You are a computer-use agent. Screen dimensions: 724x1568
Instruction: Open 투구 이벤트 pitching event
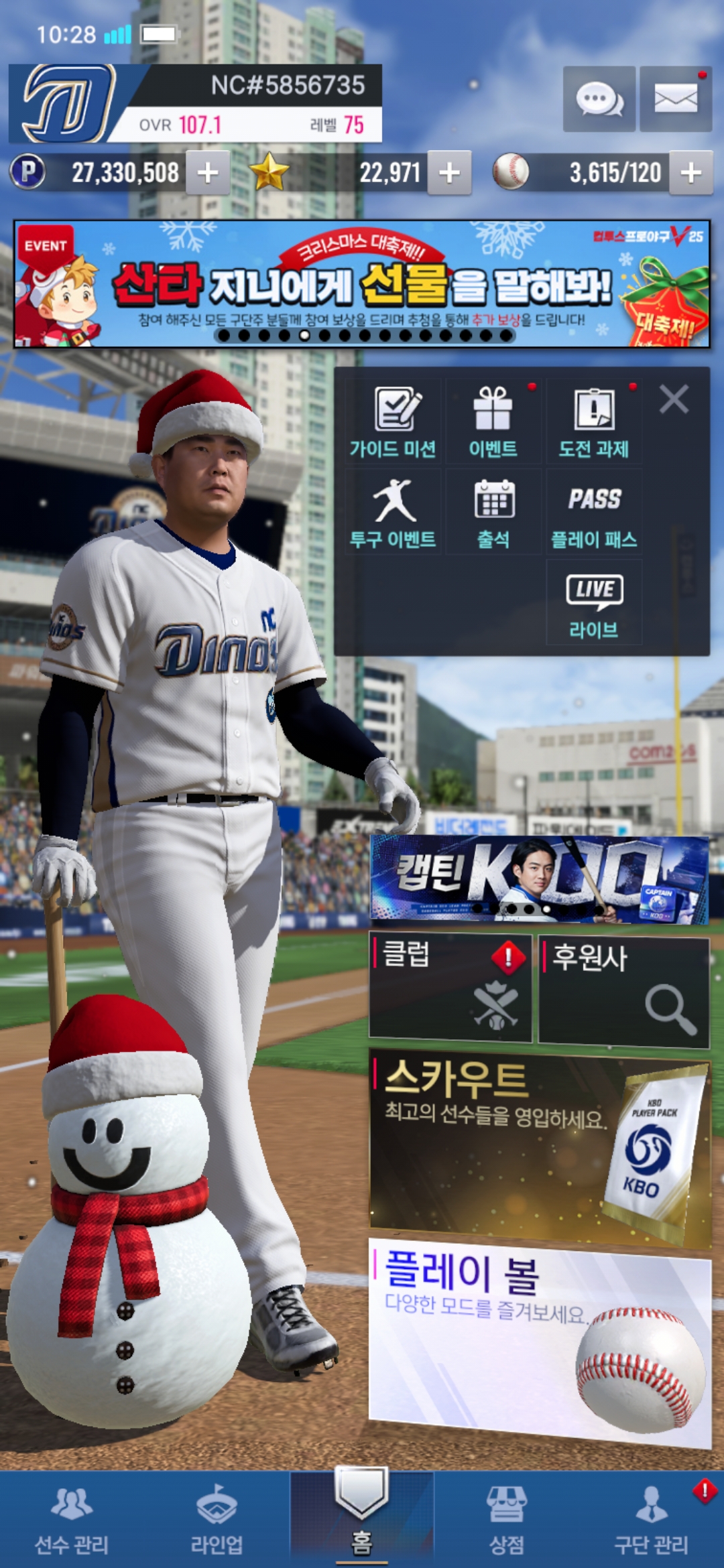[x=394, y=513]
